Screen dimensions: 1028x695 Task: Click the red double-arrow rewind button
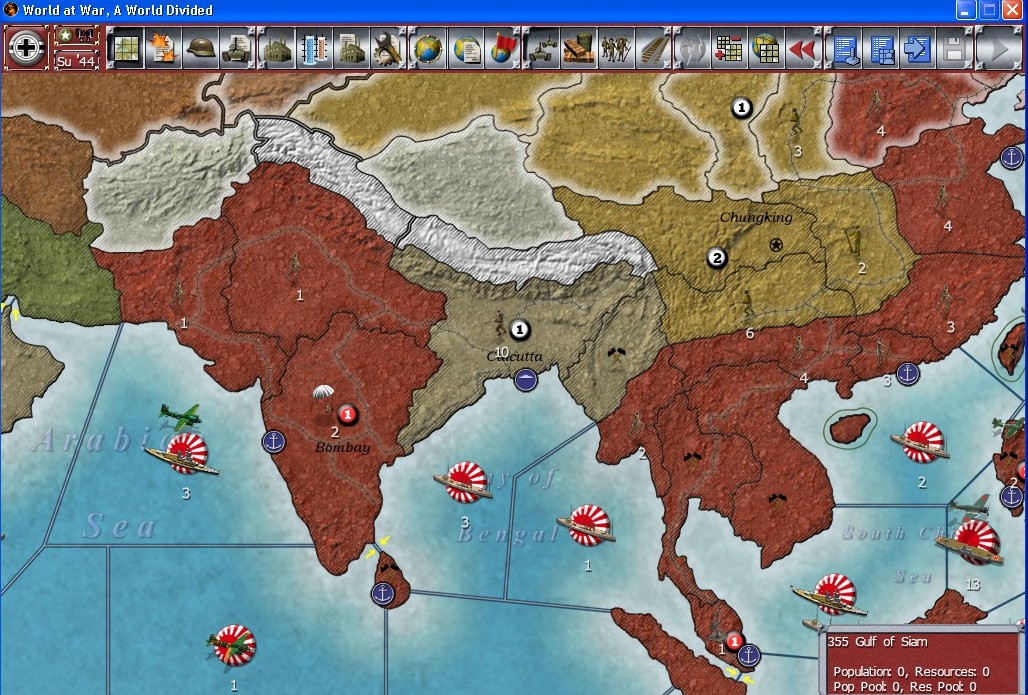(800, 48)
